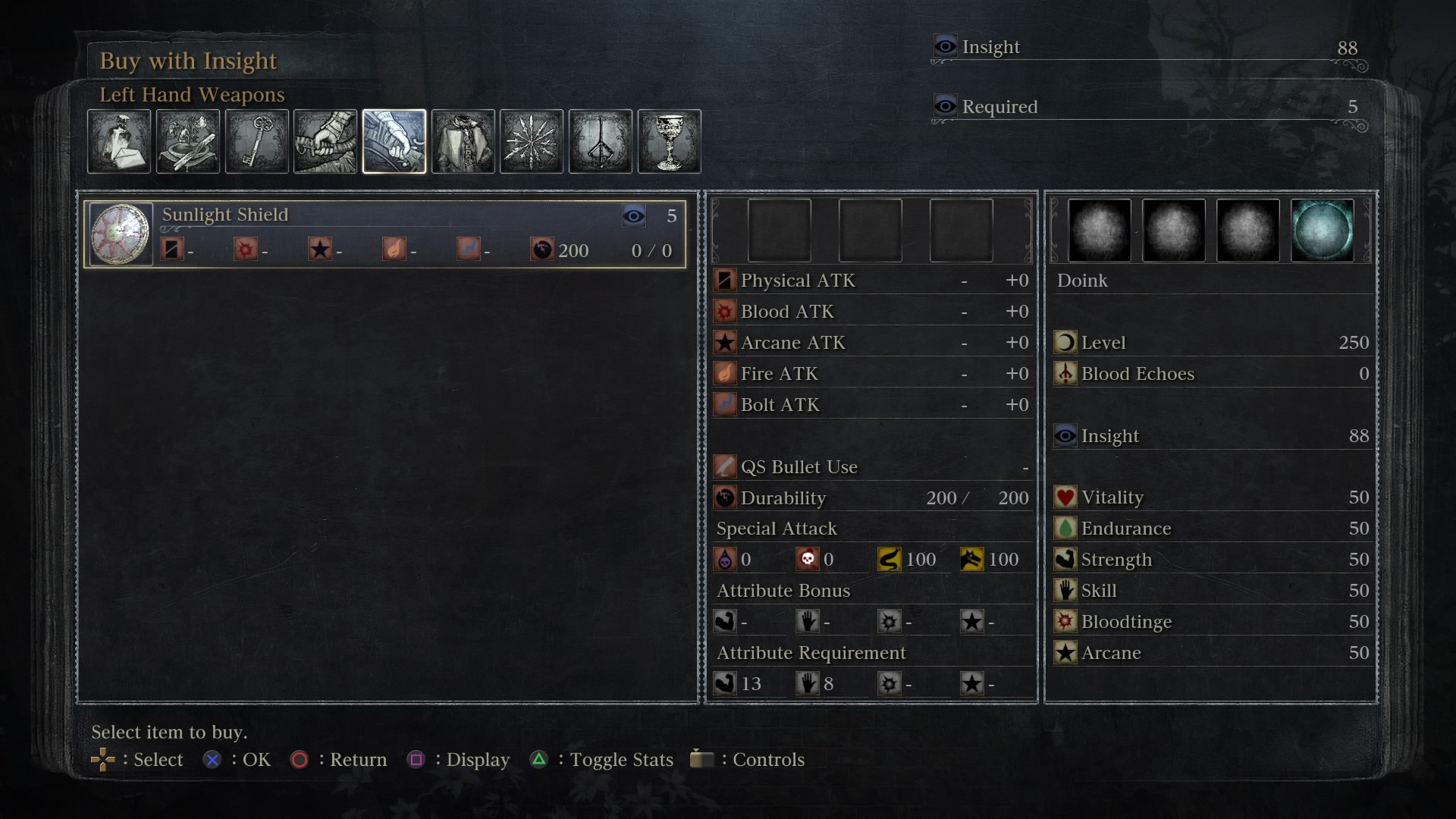Click the Controls prompt to show controls
Screen dimensions: 1456x819
pos(701,758)
